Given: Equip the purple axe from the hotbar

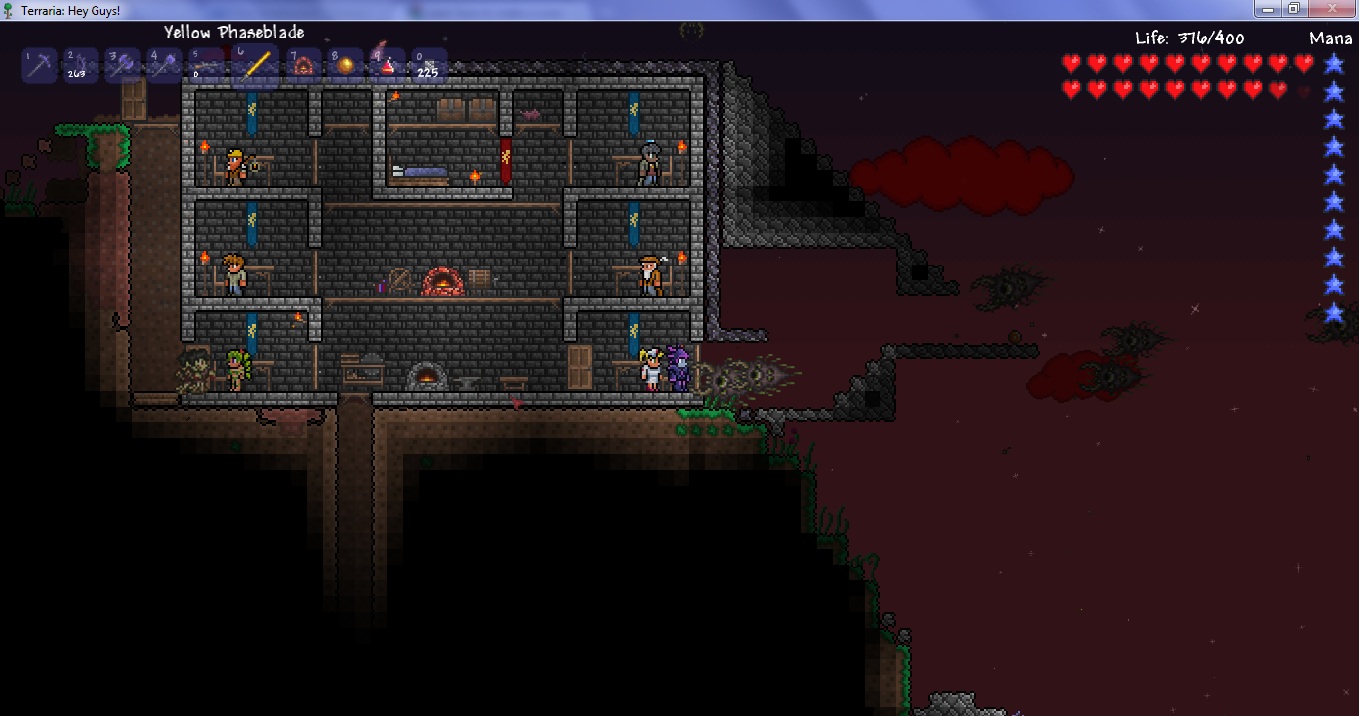Looking at the screenshot, I should pos(123,66).
